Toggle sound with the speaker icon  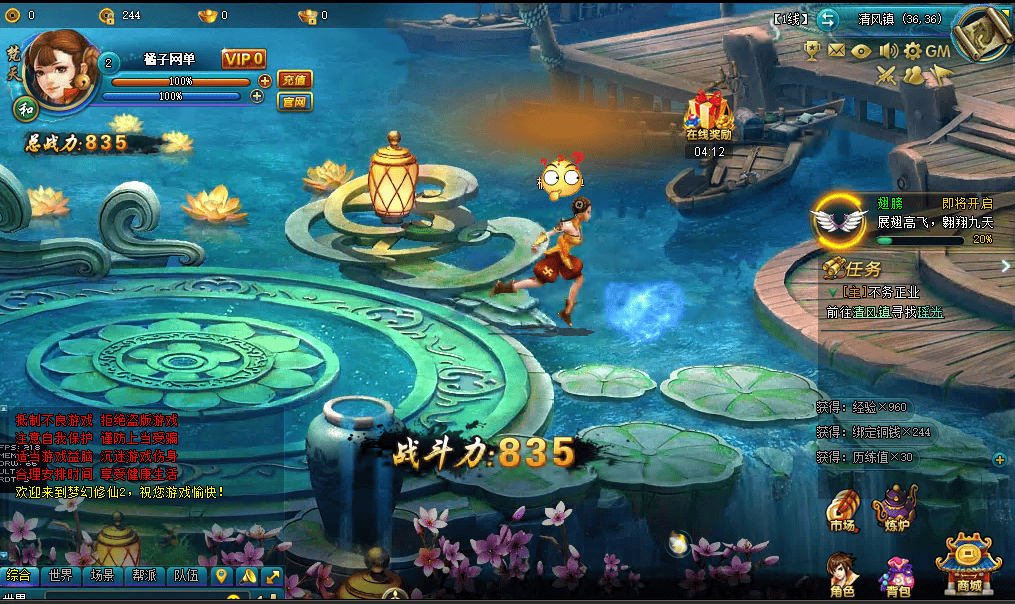point(886,50)
